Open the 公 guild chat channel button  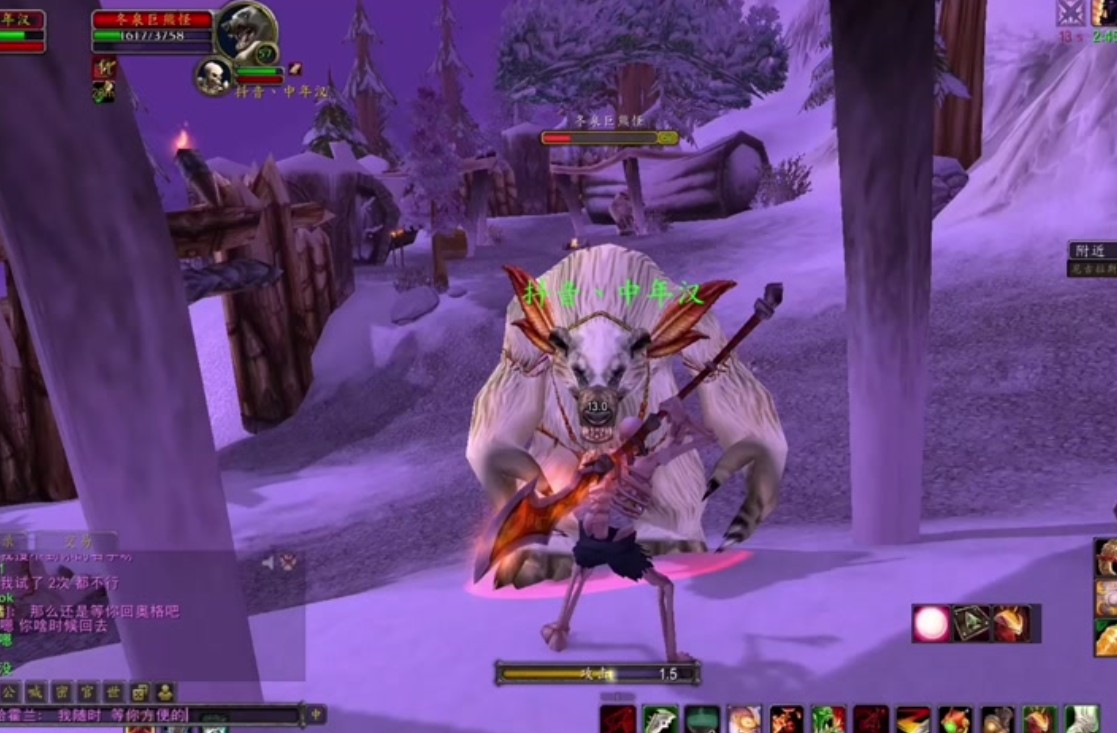tap(9, 692)
